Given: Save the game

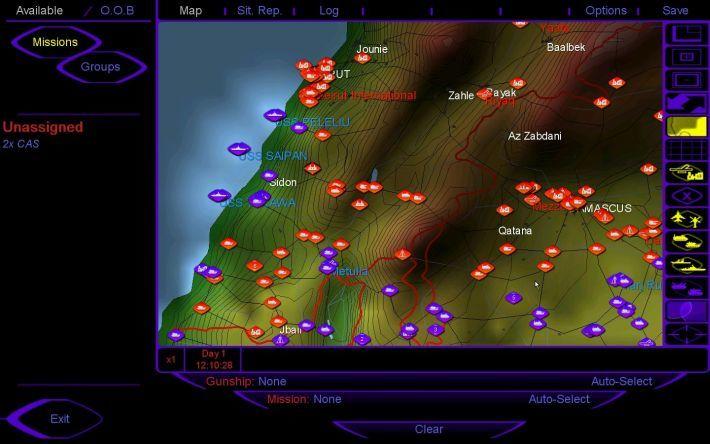Looking at the screenshot, I should [675, 10].
